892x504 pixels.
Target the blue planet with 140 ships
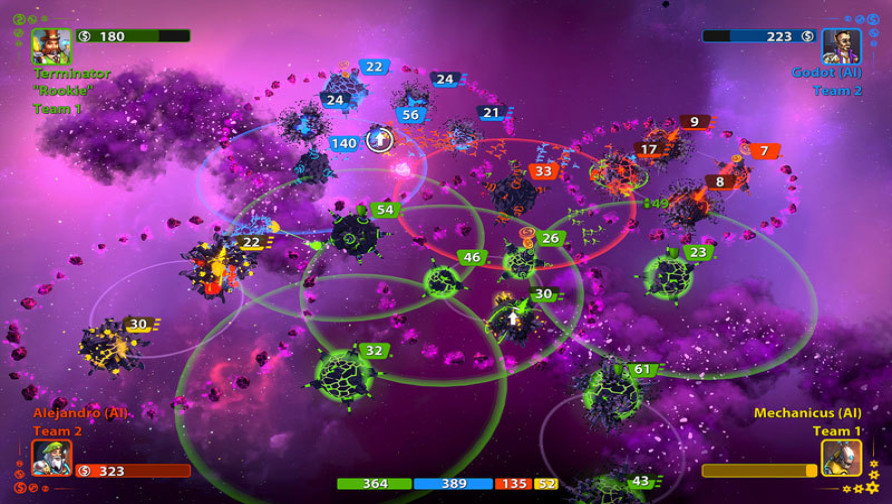(313, 164)
